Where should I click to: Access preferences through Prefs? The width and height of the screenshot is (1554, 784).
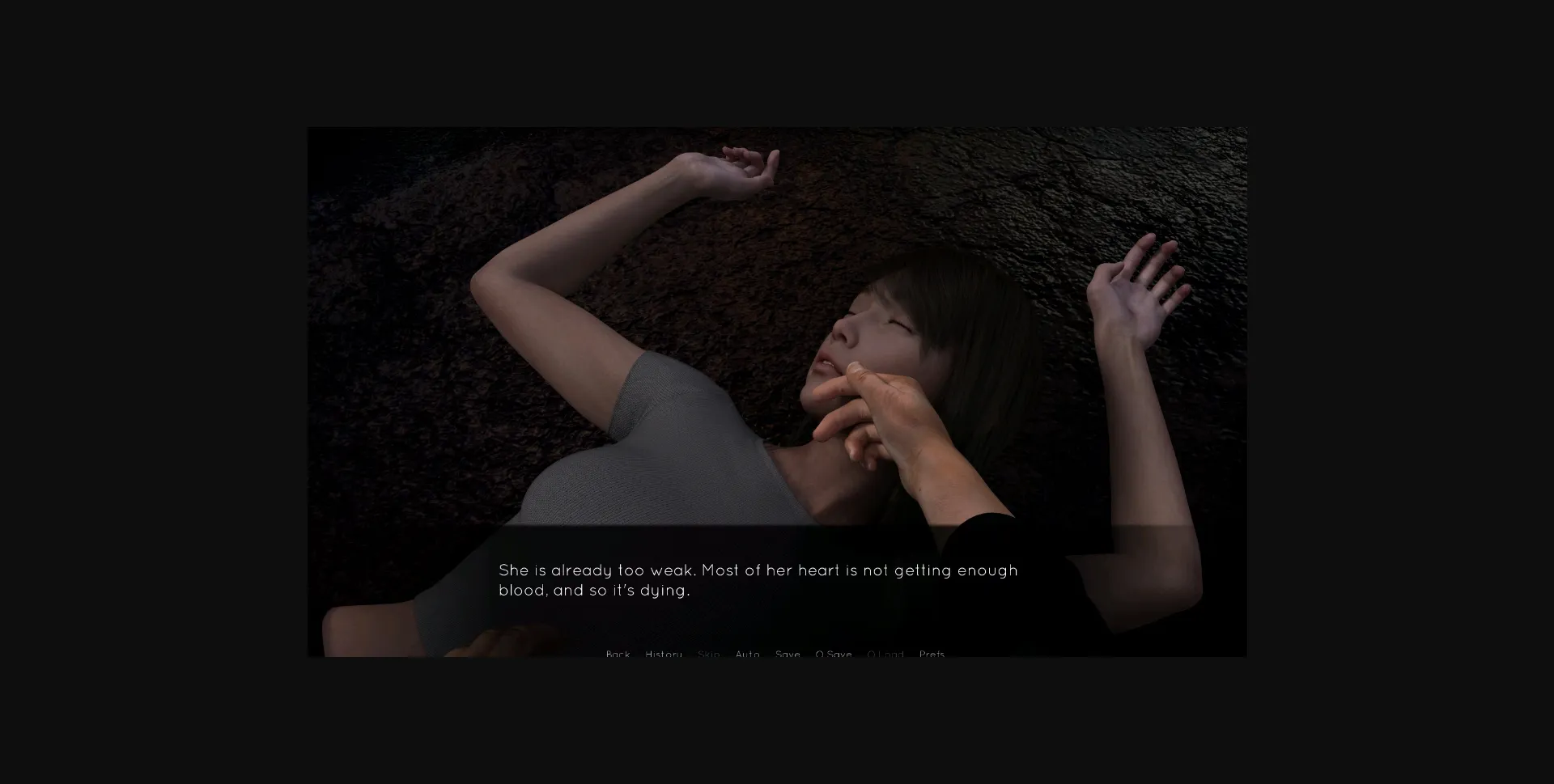tap(931, 654)
